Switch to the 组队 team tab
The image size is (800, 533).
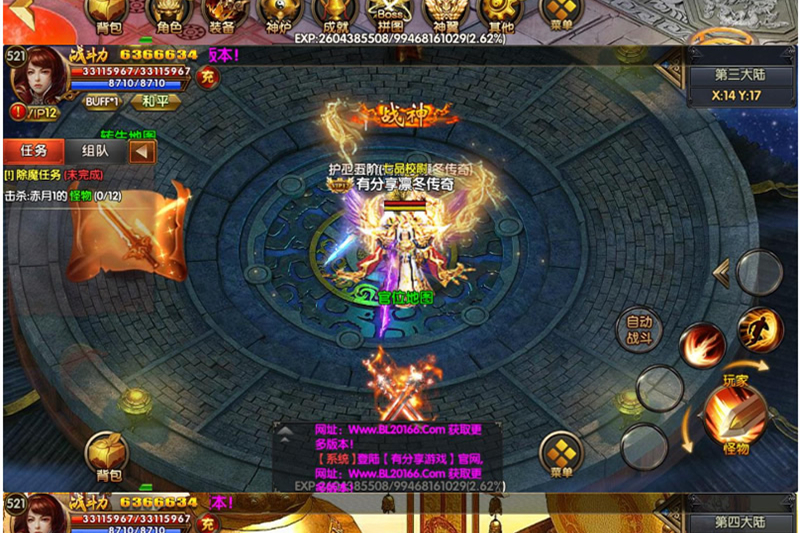point(95,151)
